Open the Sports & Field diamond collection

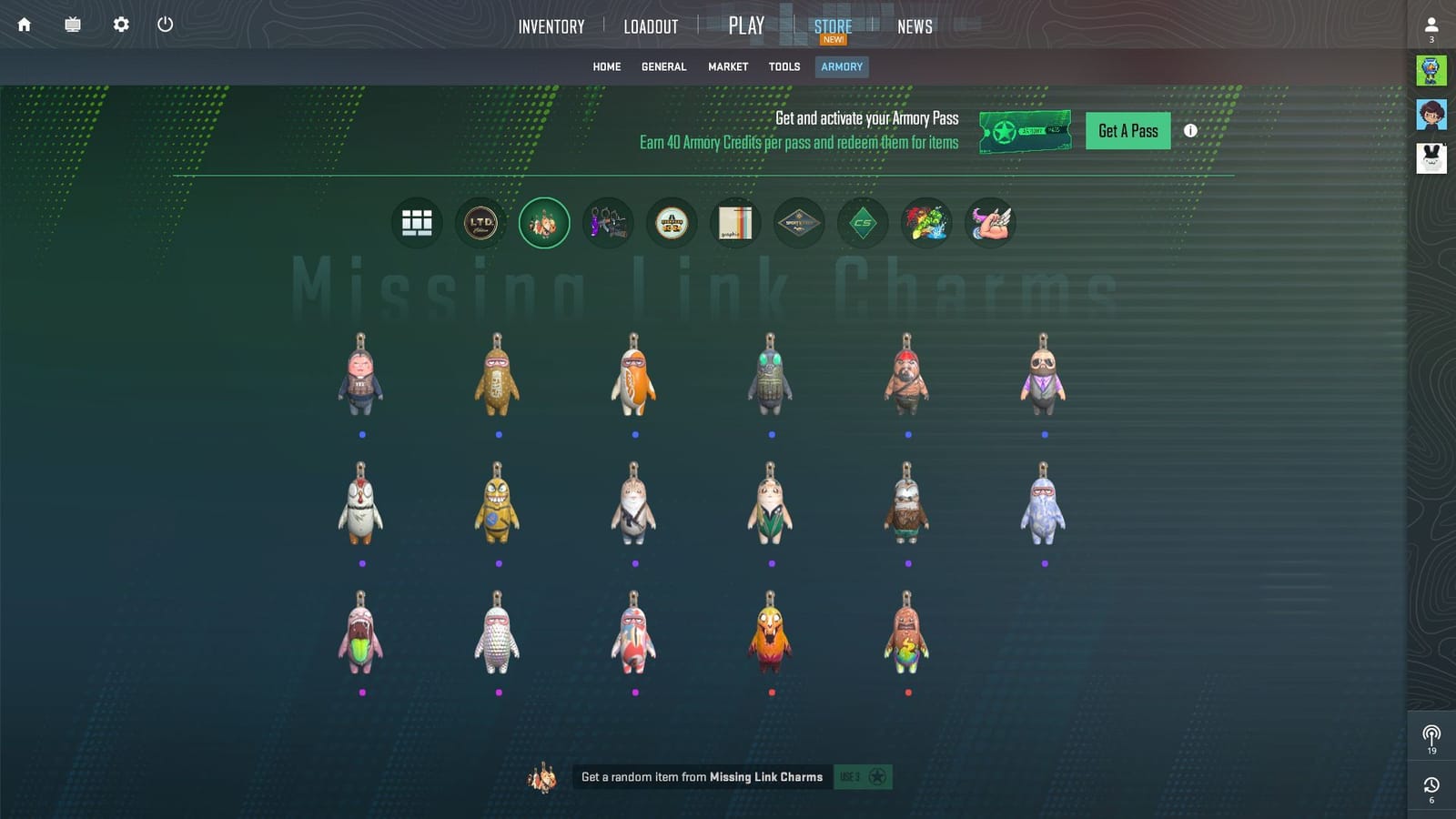click(x=799, y=222)
